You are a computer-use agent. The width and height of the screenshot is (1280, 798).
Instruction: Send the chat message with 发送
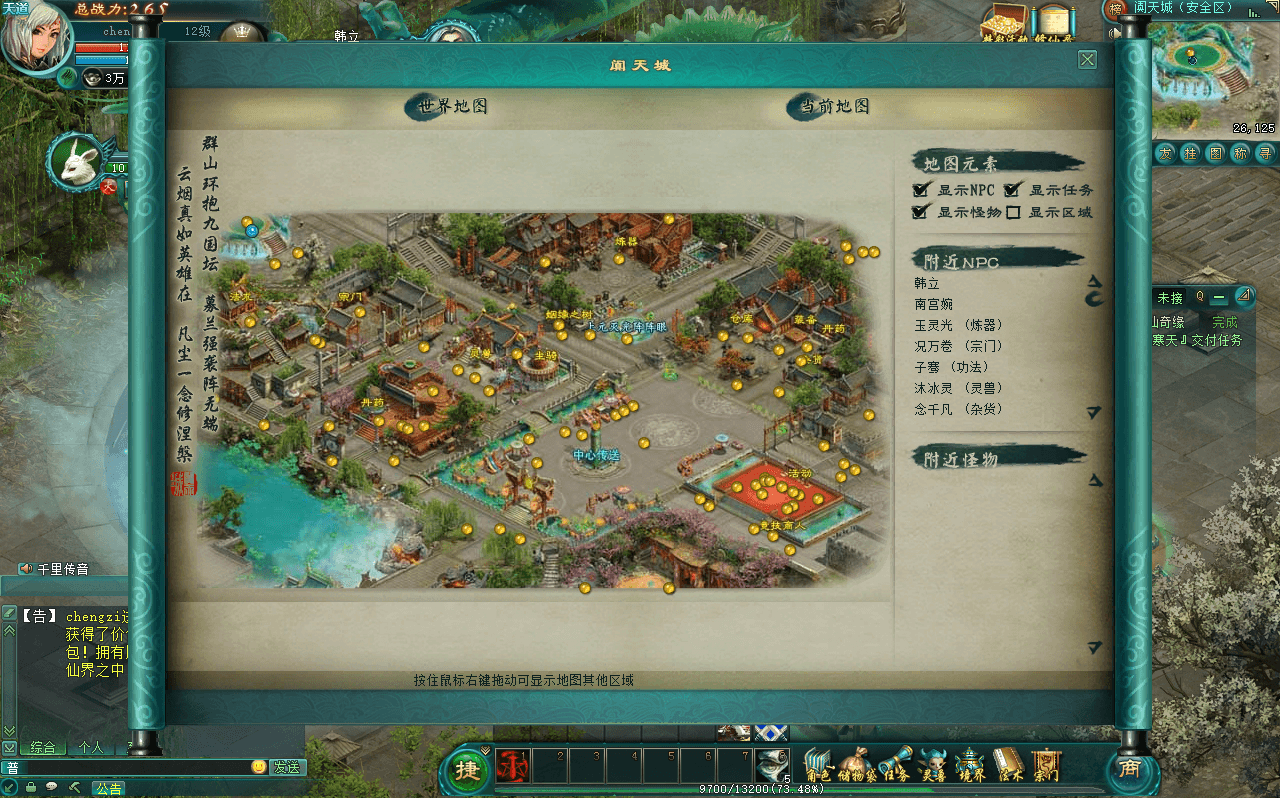coord(287,767)
